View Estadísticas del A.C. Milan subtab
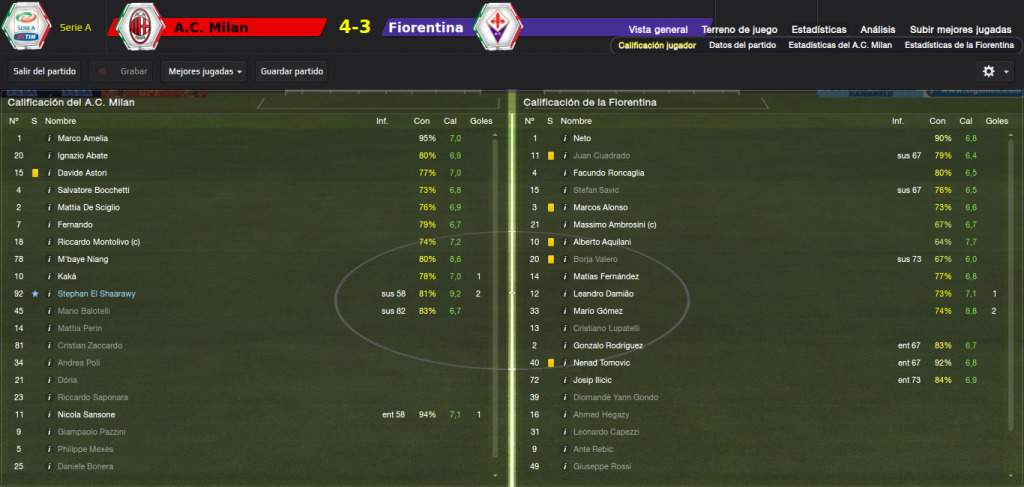Viewport: 1024px width, 487px height. tap(840, 46)
